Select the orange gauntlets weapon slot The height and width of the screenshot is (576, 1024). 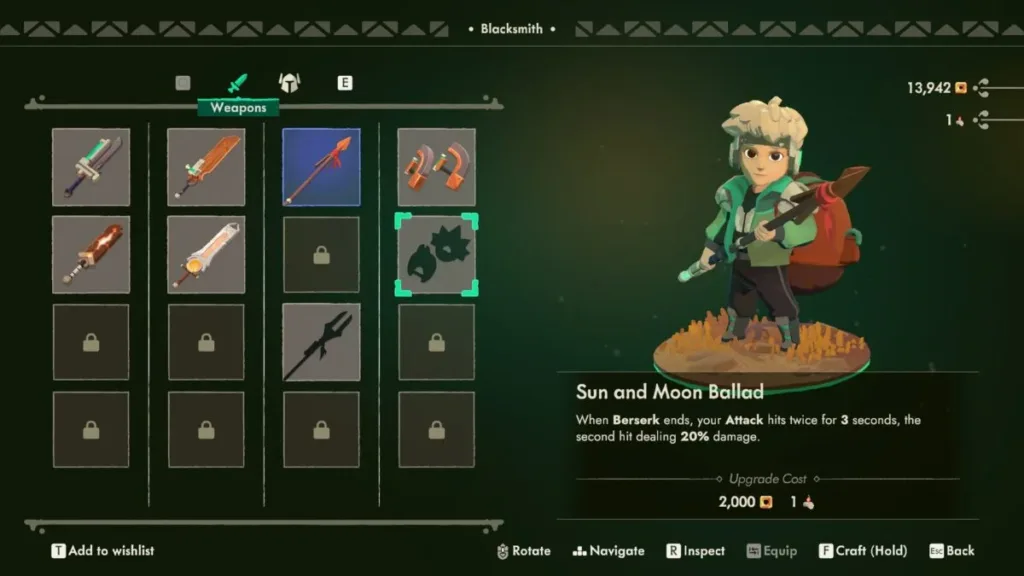pos(436,167)
